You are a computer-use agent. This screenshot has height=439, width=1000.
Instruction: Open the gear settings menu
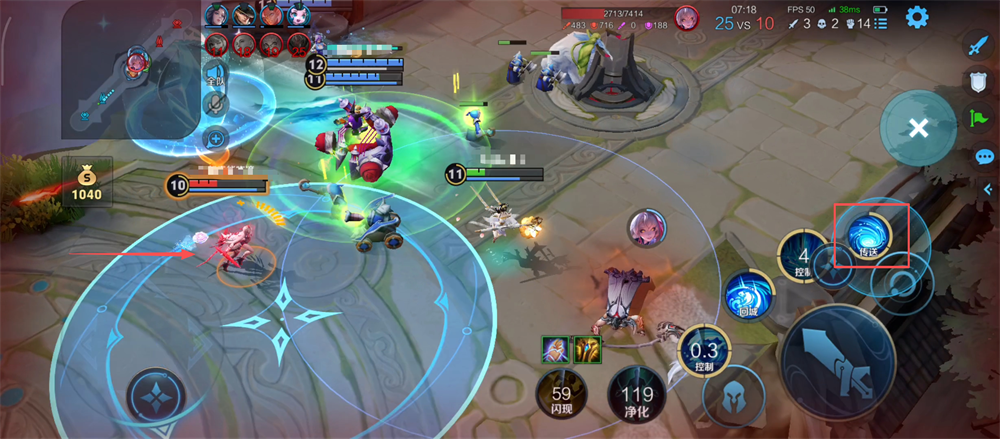[916, 17]
